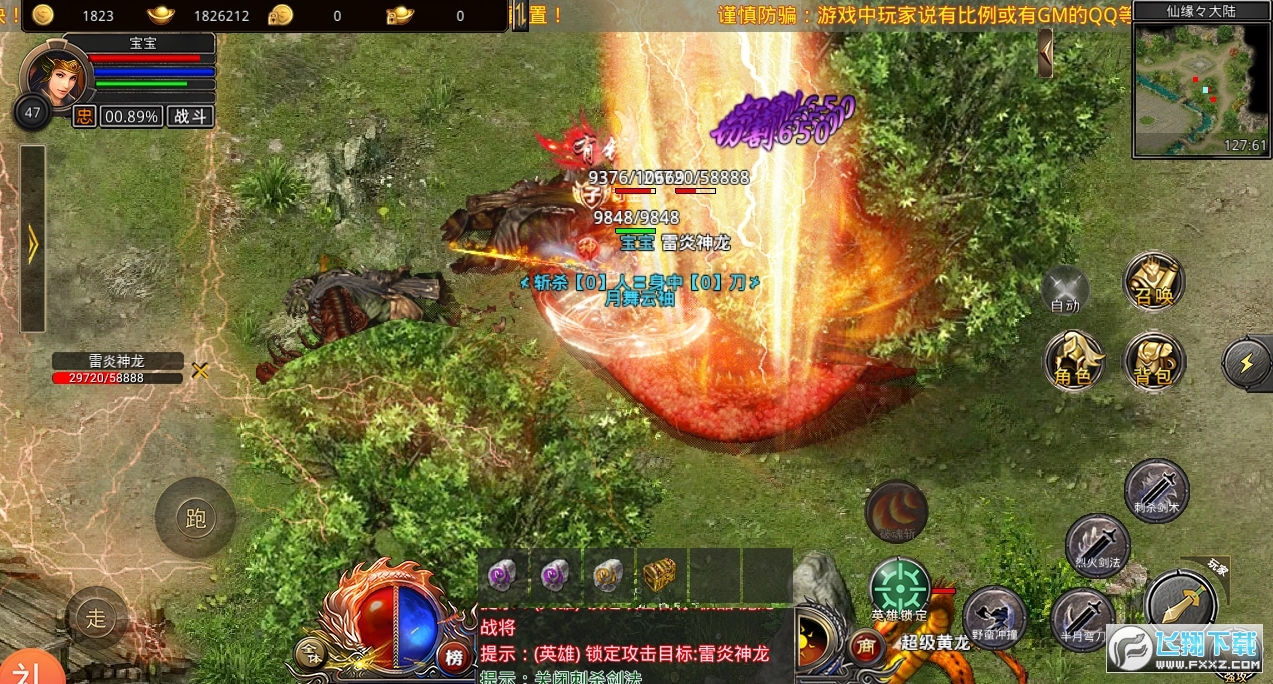The height and width of the screenshot is (684, 1273).
Task: Trigger the 野蛮冲撞 charge skill
Action: point(995,616)
